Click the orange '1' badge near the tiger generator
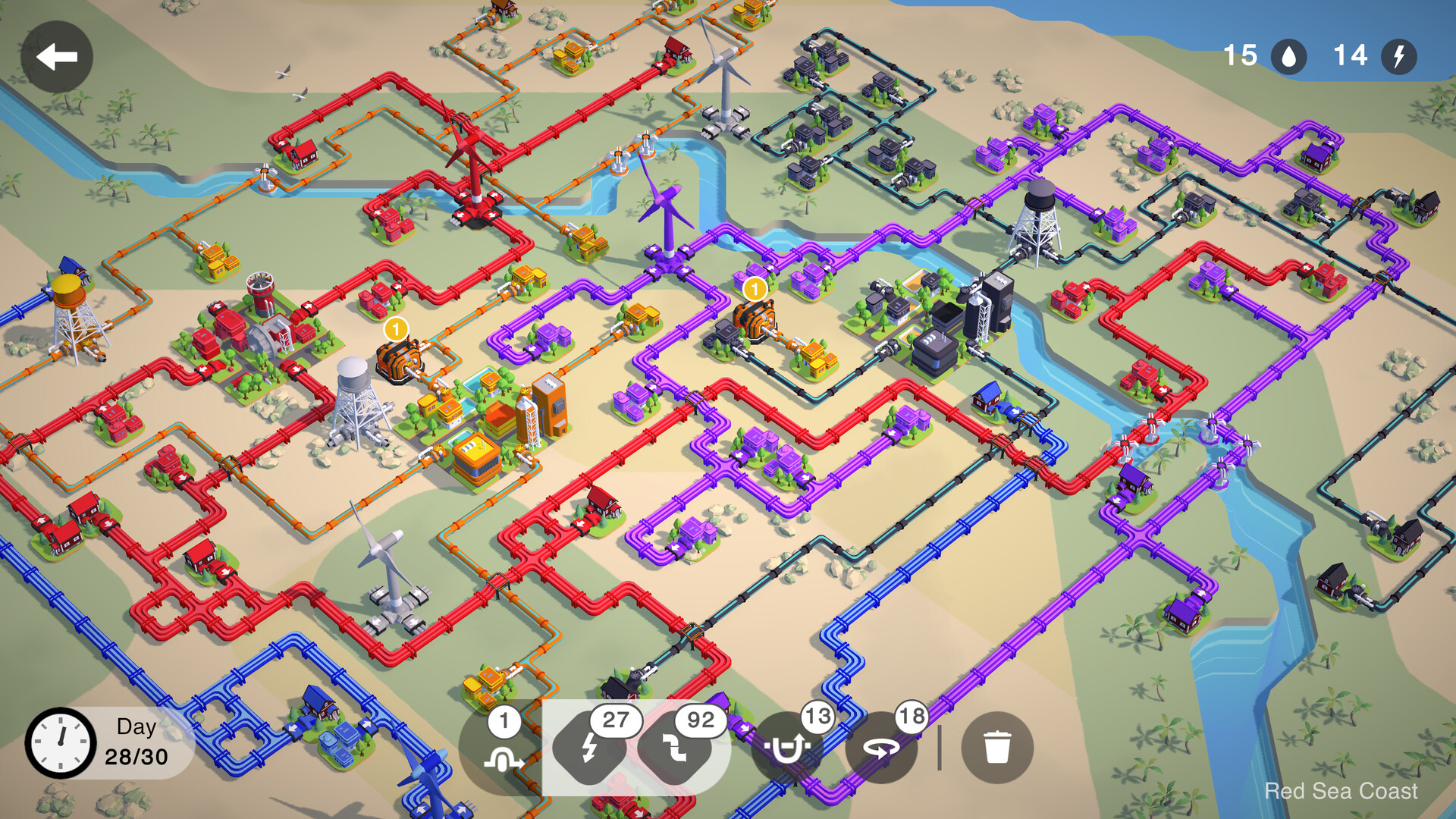Image resolution: width=1456 pixels, height=819 pixels. click(394, 329)
